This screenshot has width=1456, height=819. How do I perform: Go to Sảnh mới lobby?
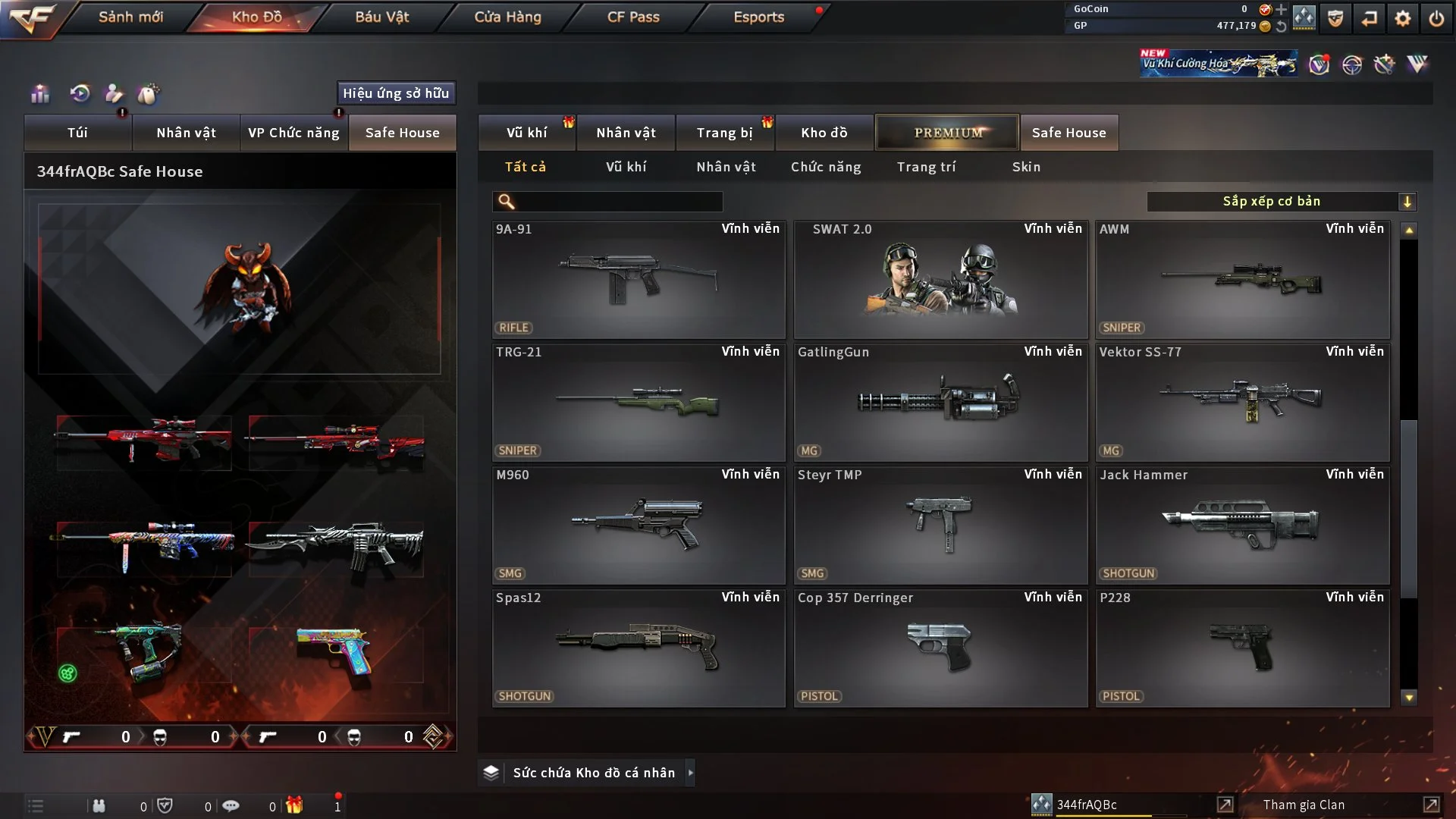click(x=130, y=17)
